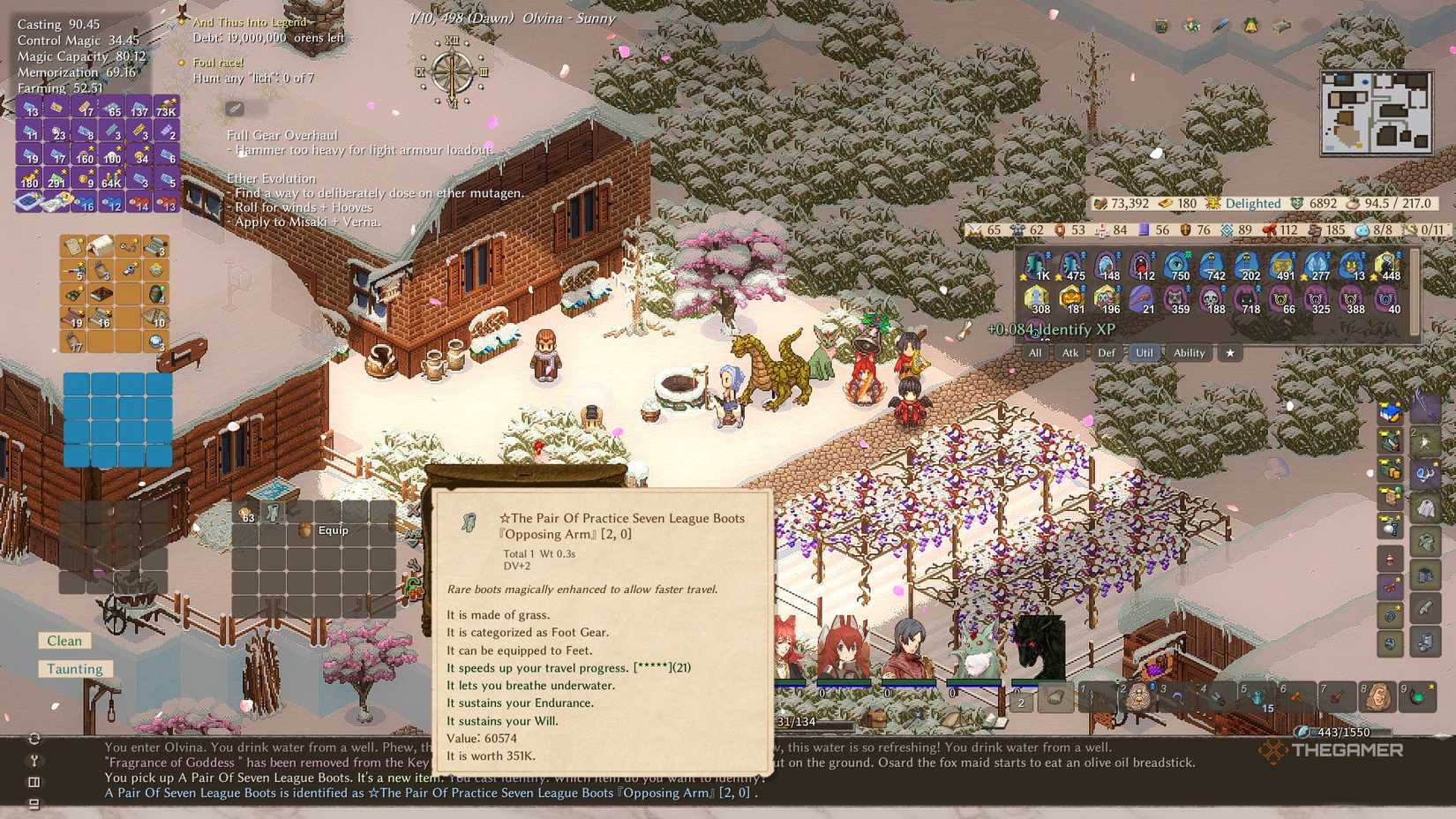Toggle the starred skills filter
Viewport: 1456px width, 819px height.
coord(1230,353)
